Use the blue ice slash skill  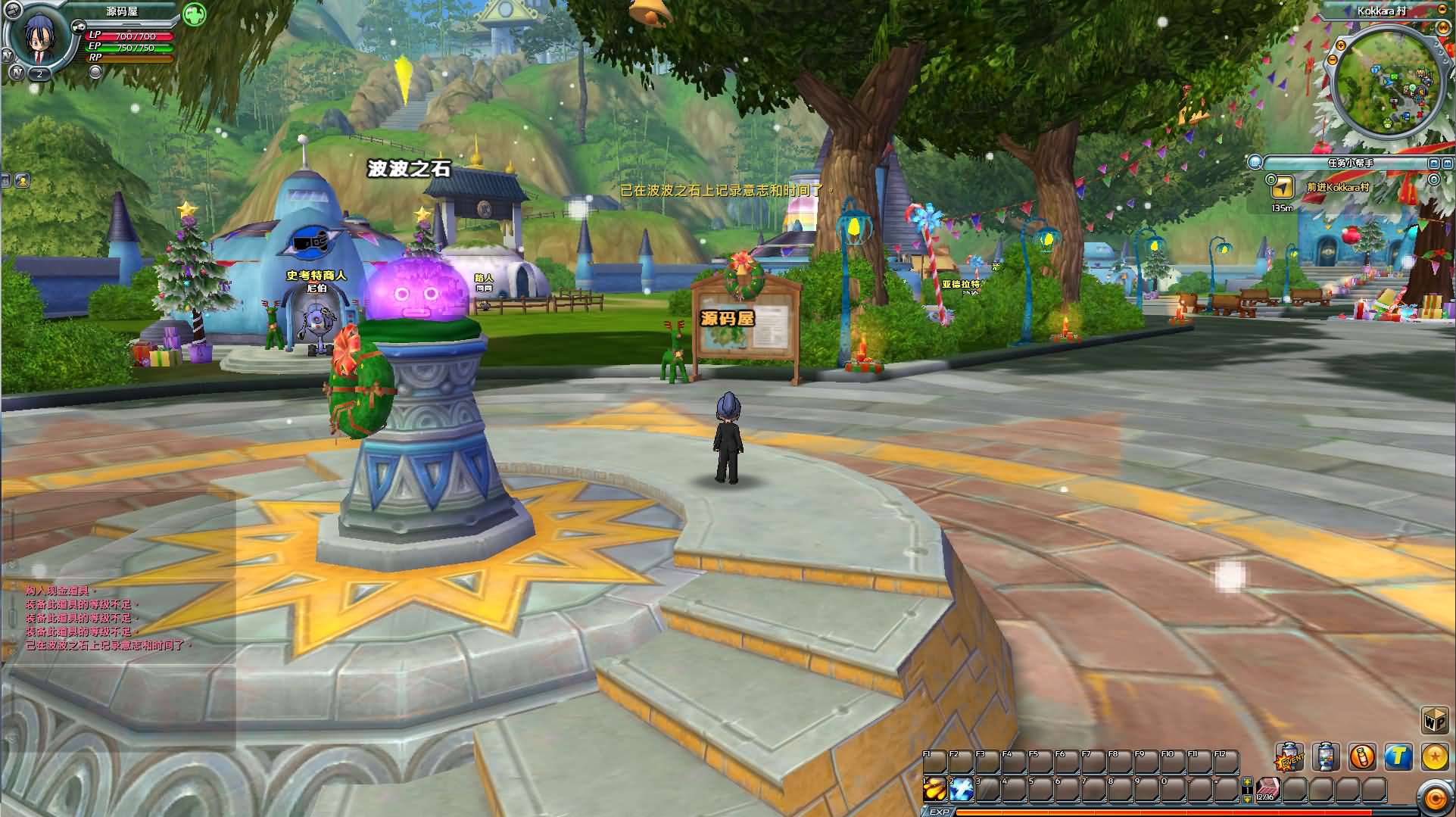tap(962, 790)
